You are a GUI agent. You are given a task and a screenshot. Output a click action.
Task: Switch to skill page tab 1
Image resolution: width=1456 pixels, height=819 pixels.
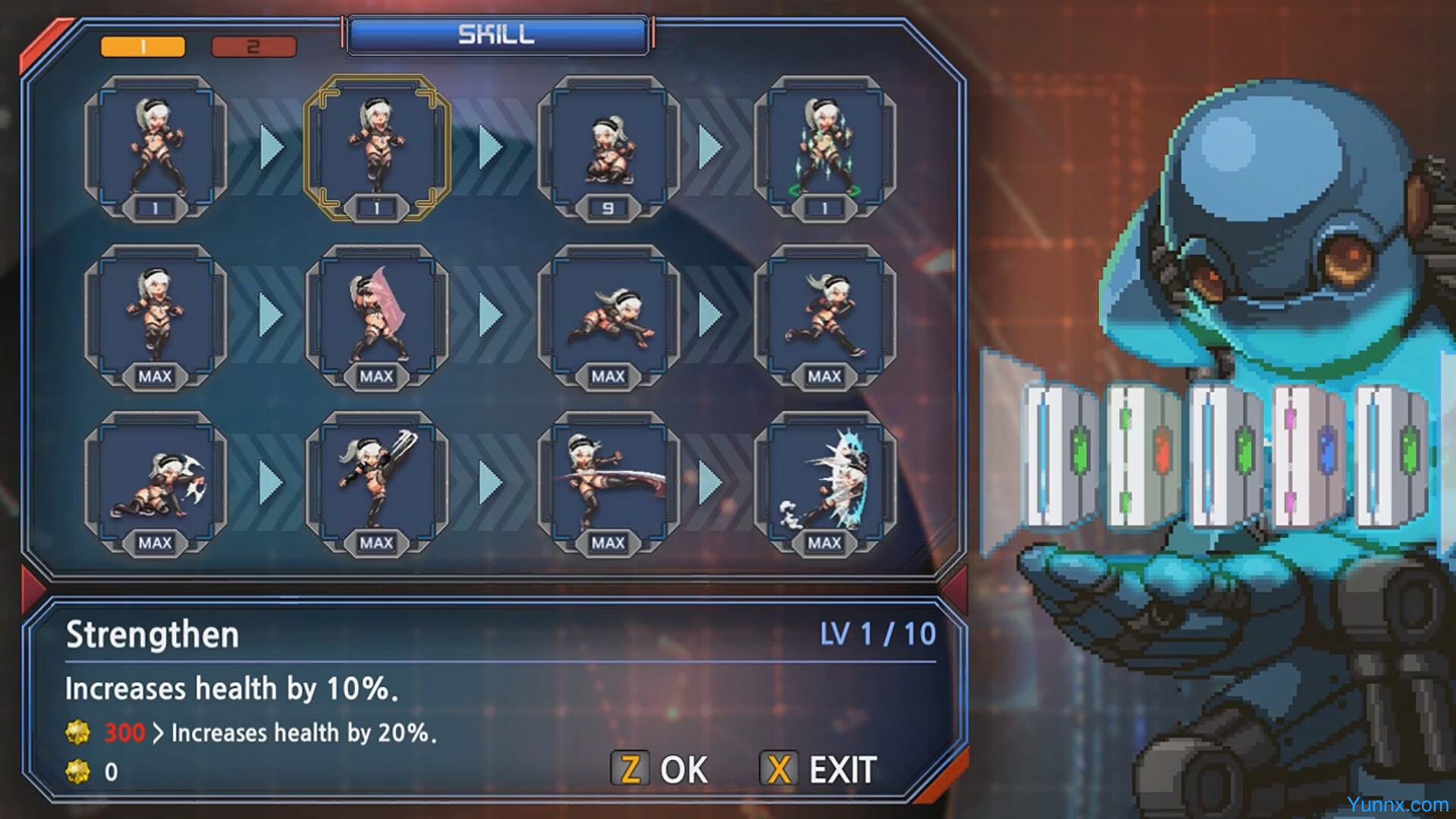click(143, 47)
